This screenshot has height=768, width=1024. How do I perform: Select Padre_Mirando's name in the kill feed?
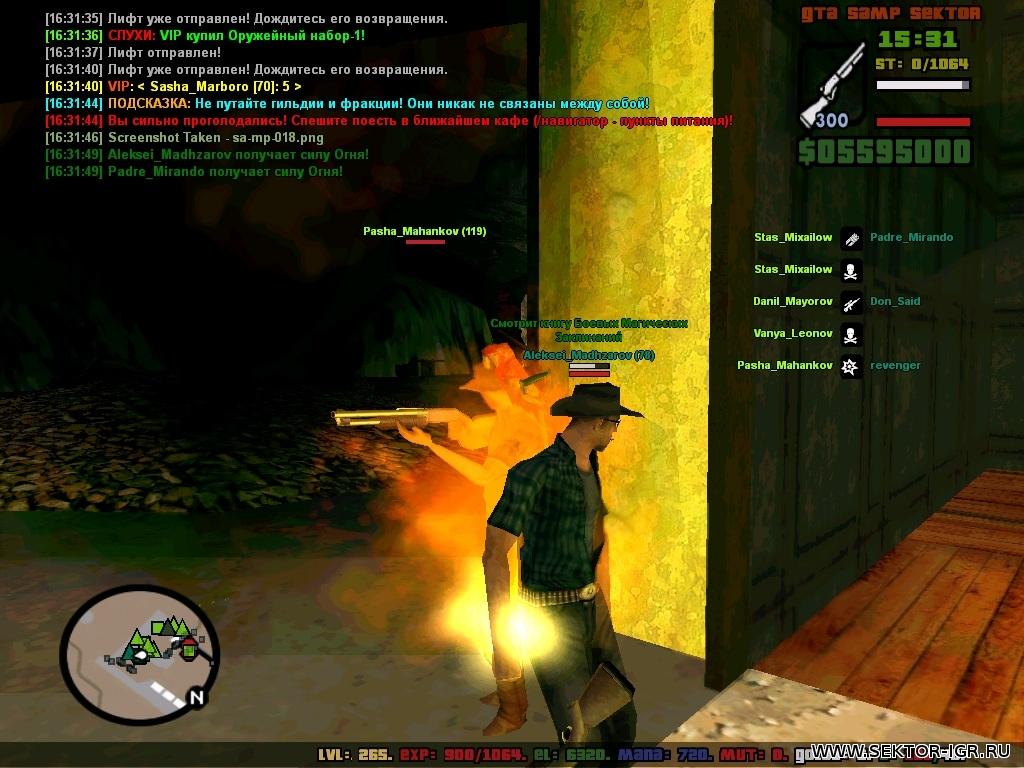(911, 238)
